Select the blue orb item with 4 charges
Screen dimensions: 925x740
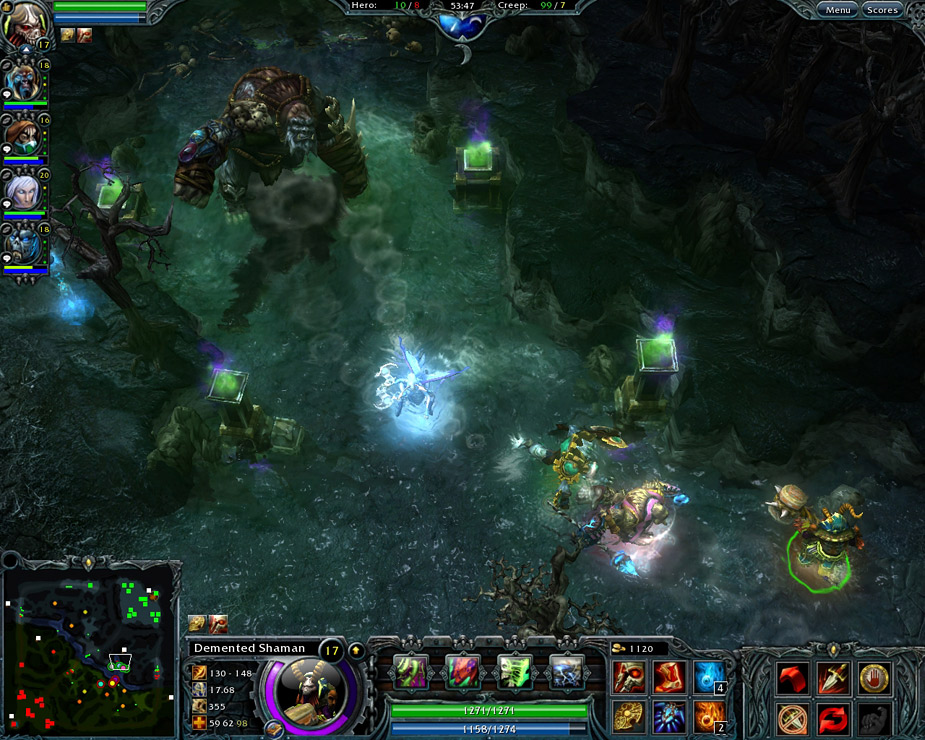(708, 677)
